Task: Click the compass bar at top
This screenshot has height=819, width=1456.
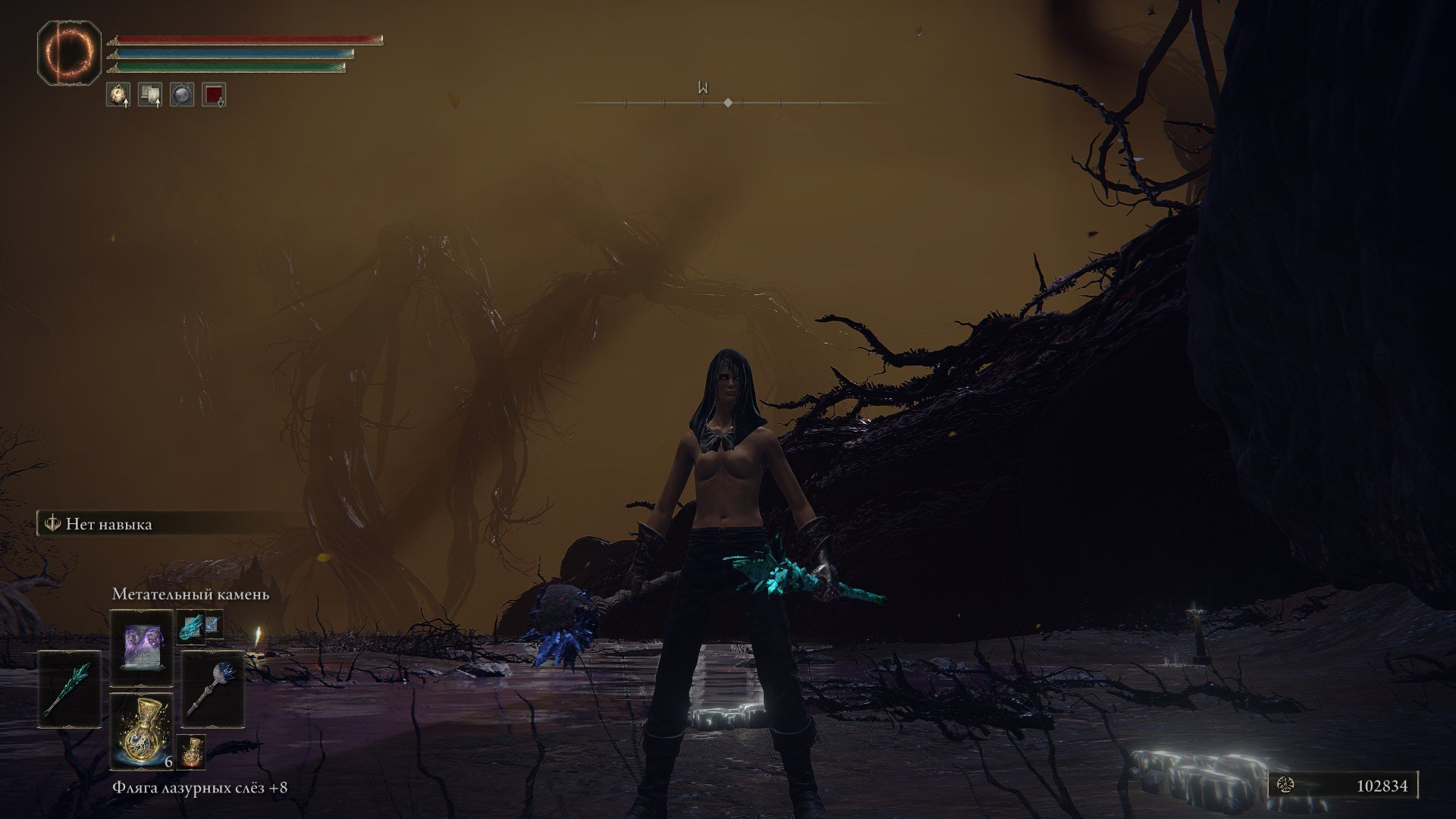Action: click(x=727, y=102)
